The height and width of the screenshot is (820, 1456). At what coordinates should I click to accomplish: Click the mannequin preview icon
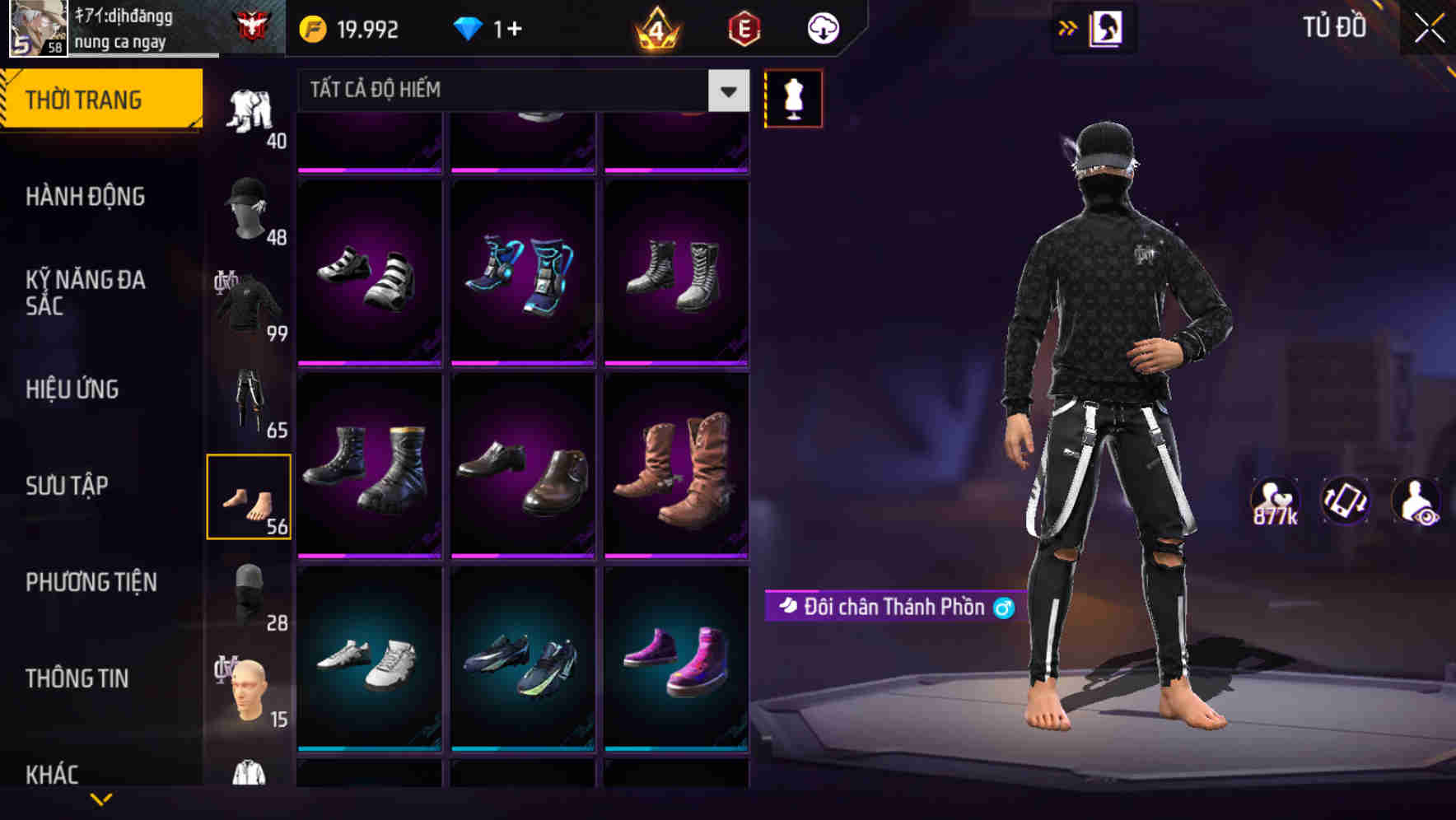793,98
